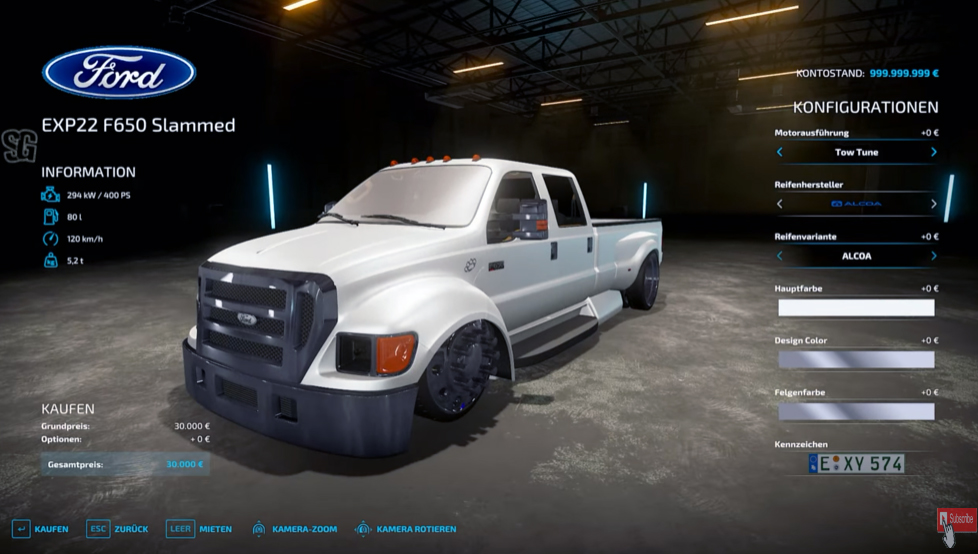Switch to previous Reifenhersteller brand
Image resolution: width=978 pixels, height=554 pixels.
click(780, 204)
